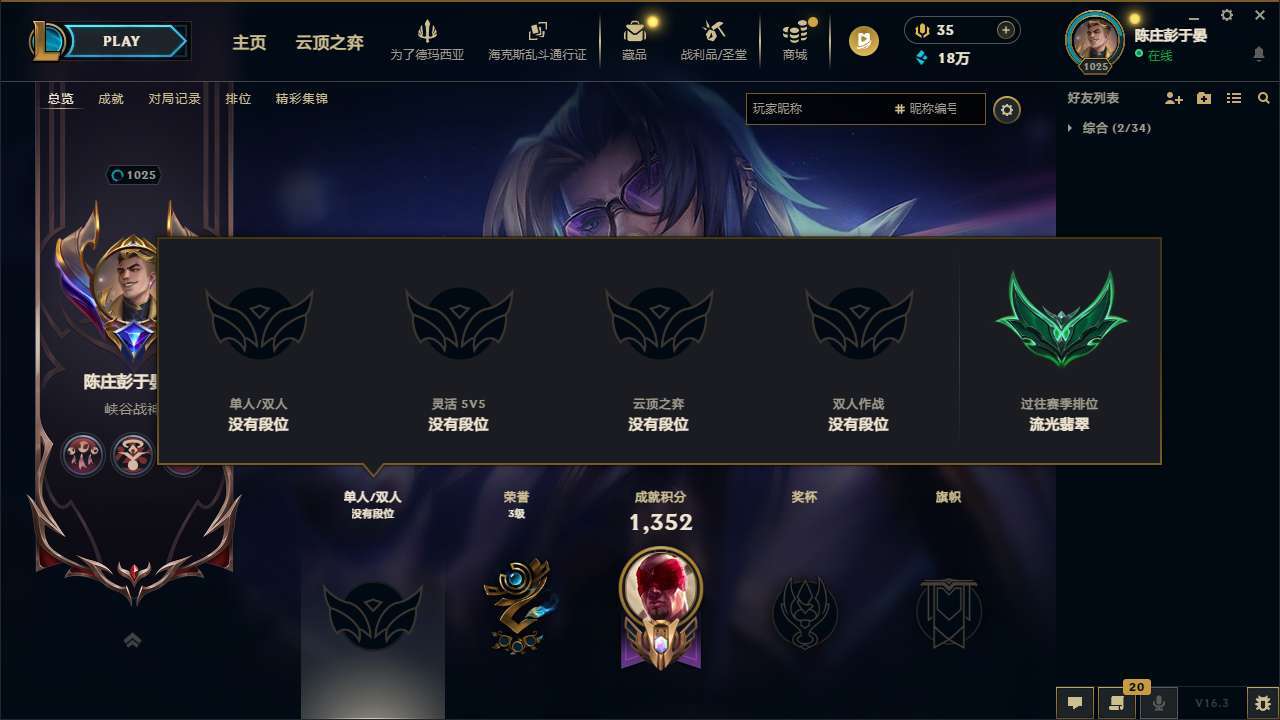Type in the 玩家昵称 player name field
This screenshot has width=1280, height=720.
pyautogui.click(x=850, y=109)
